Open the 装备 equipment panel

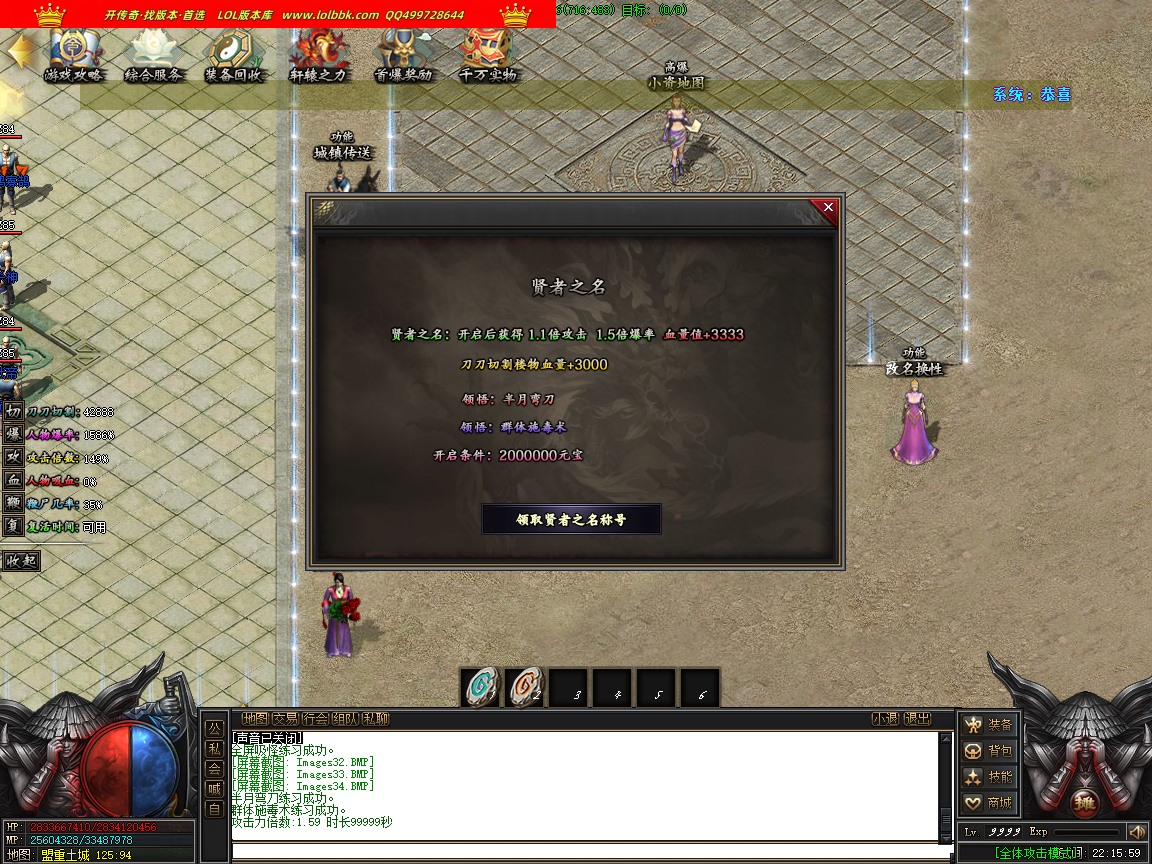click(988, 725)
